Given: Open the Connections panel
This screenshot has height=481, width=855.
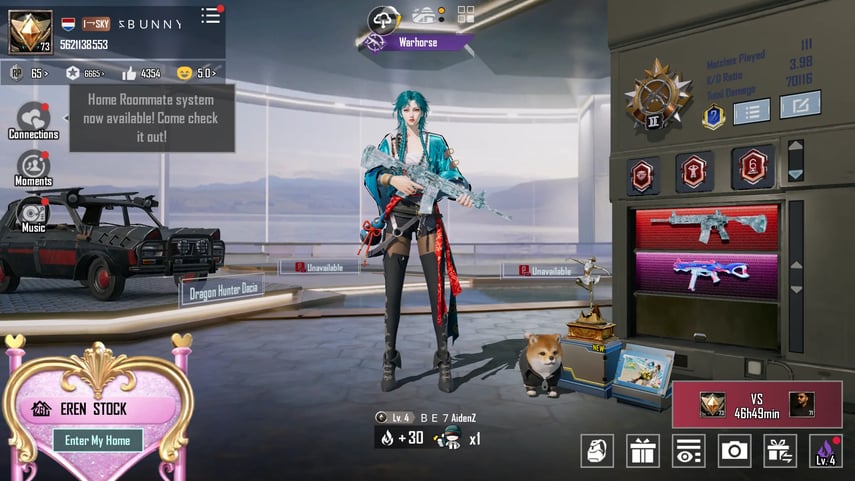Looking at the screenshot, I should [x=33, y=120].
